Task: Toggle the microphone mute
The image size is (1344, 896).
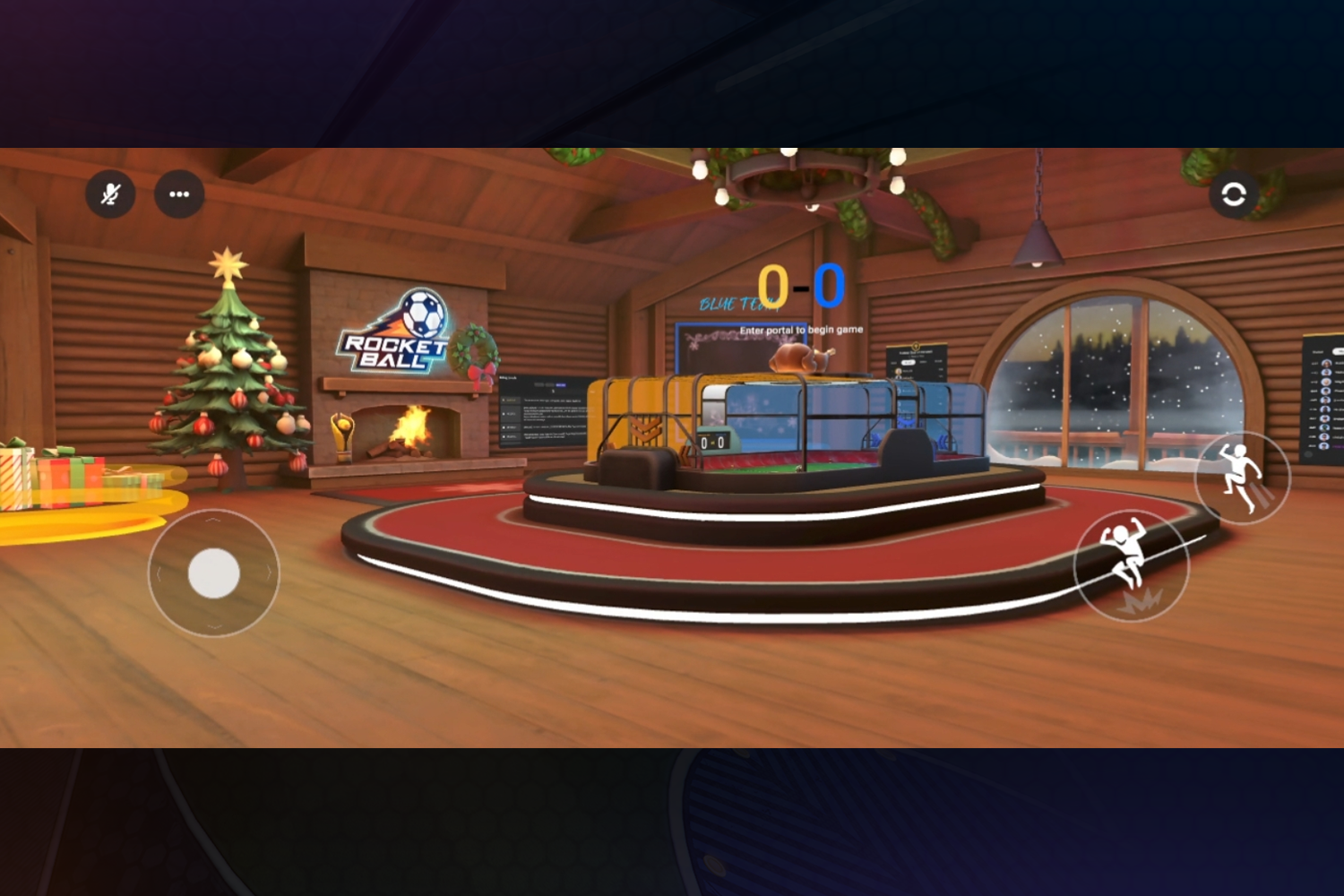Action: point(110,194)
